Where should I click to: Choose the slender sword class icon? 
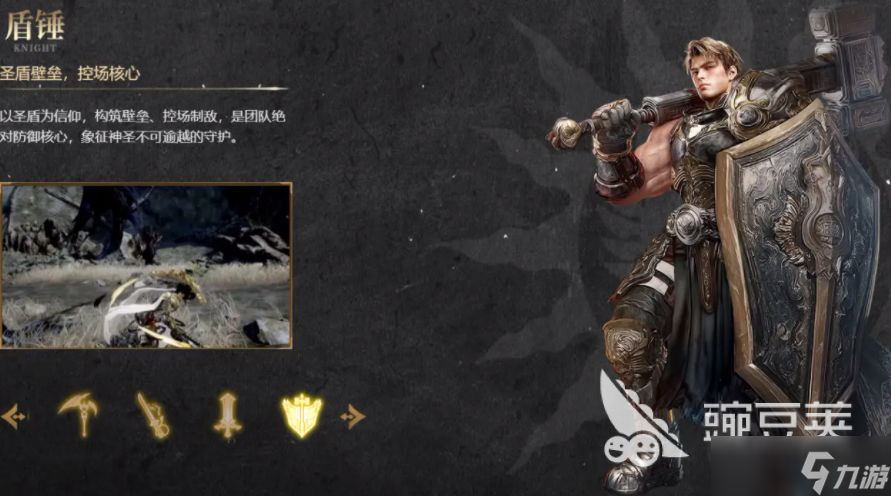tap(153, 415)
